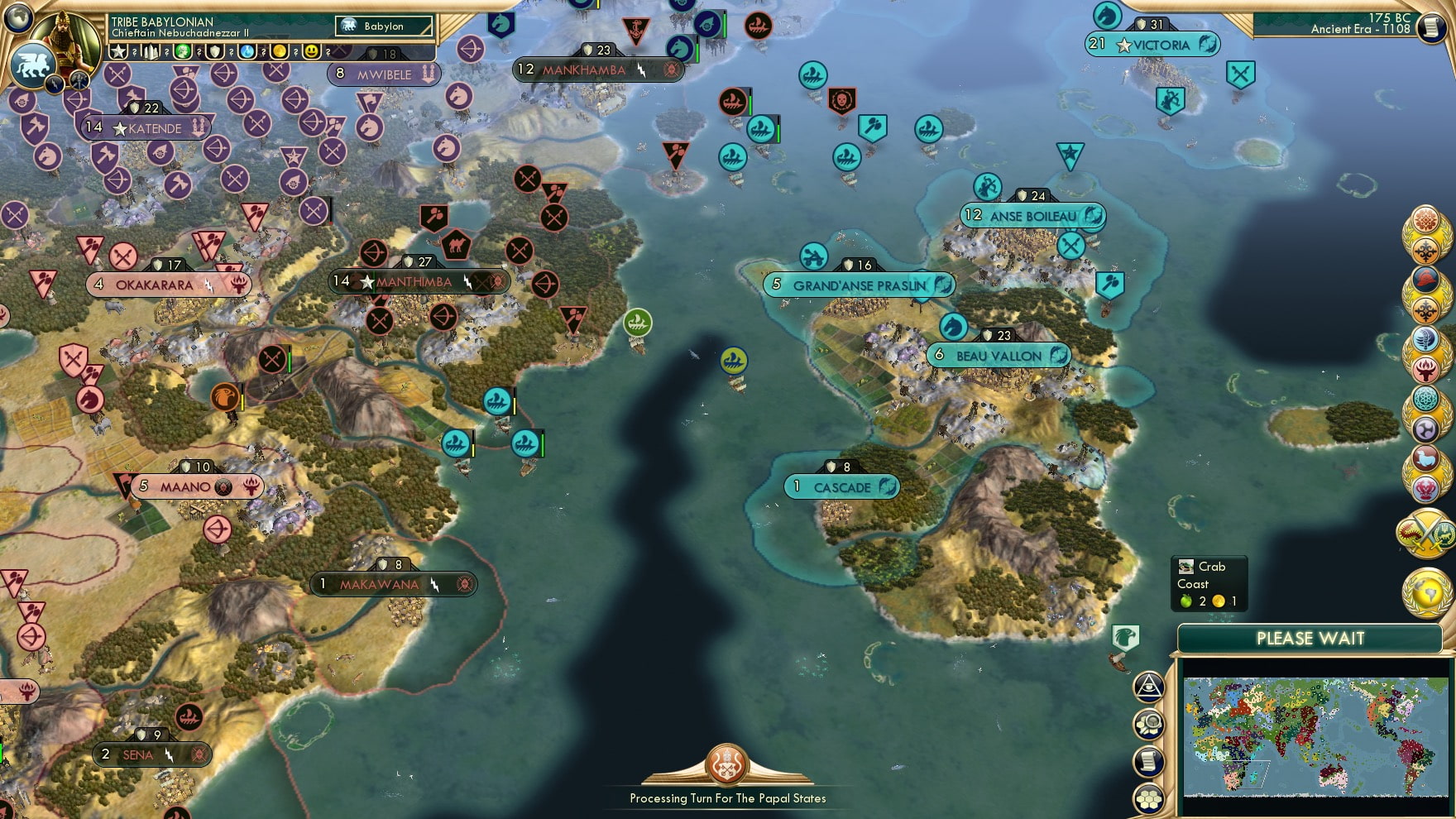Image resolution: width=1456 pixels, height=819 pixels.
Task: Click the CASCADE city banner
Action: [x=842, y=487]
